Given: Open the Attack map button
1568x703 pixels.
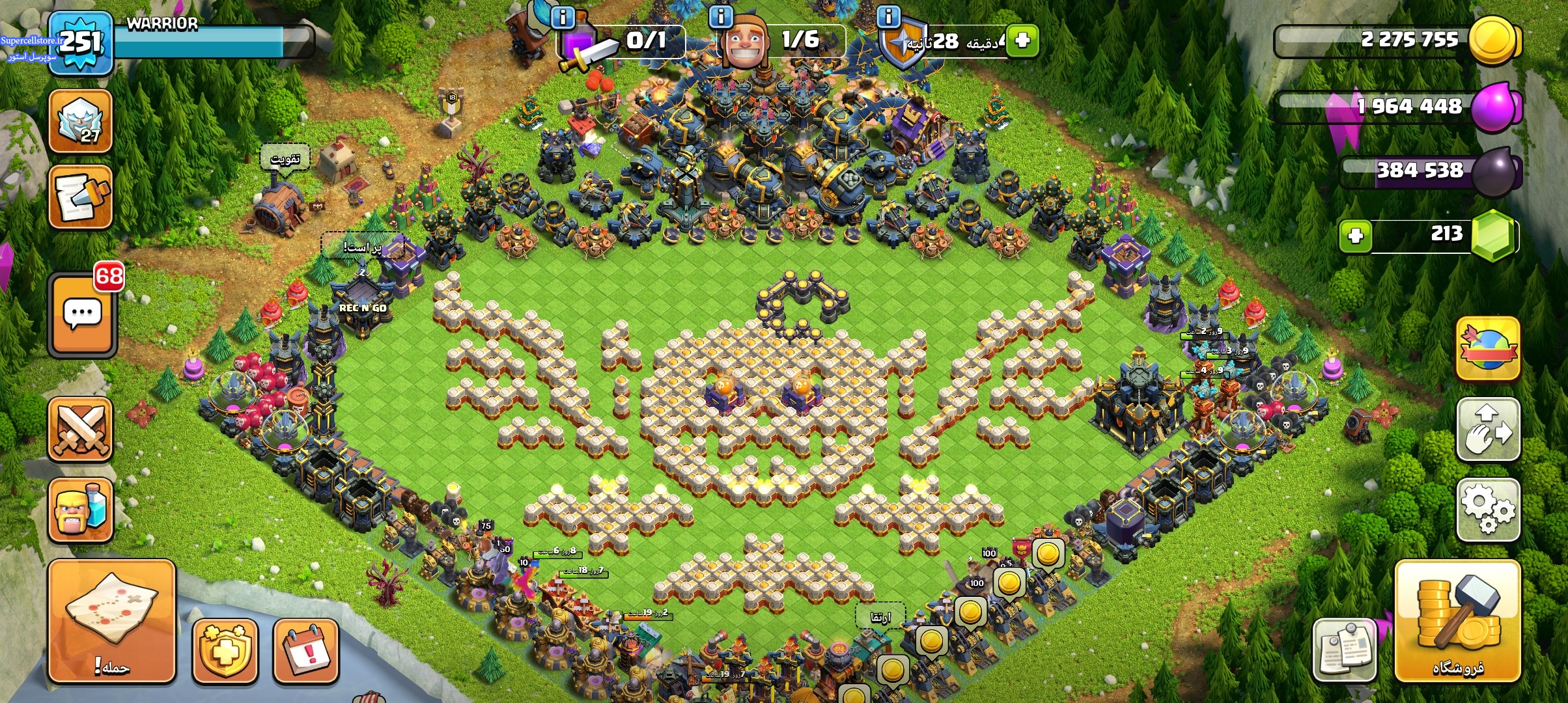Looking at the screenshot, I should point(111,620).
